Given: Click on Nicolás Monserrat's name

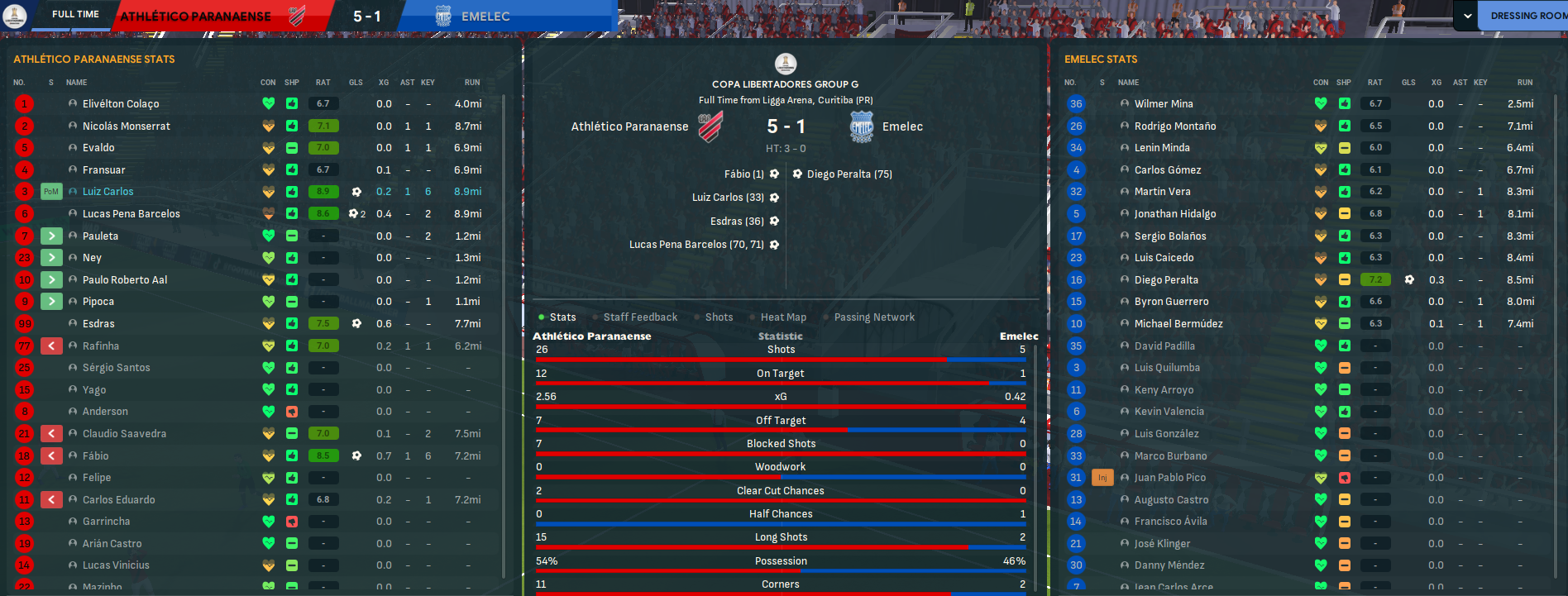Looking at the screenshot, I should pos(127,126).
